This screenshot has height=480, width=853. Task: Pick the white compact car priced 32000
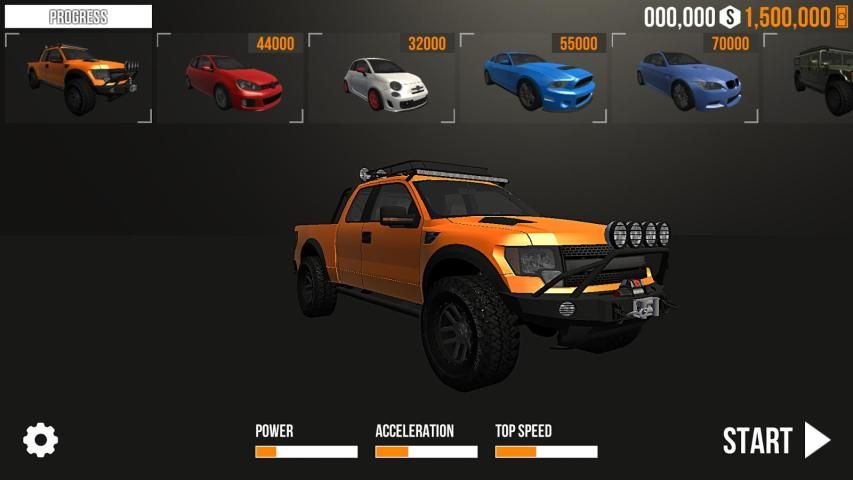click(x=382, y=80)
